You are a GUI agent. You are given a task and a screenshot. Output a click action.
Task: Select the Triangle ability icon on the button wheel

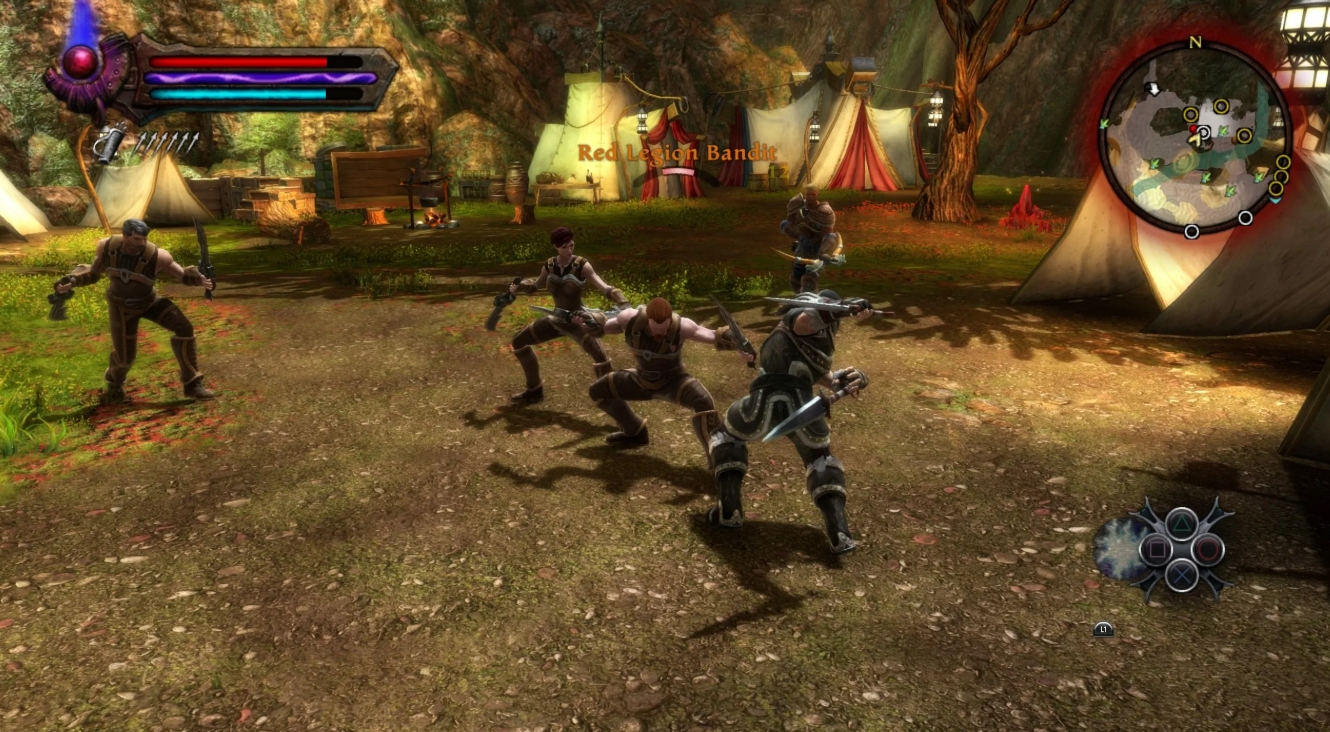pyautogui.click(x=1180, y=524)
